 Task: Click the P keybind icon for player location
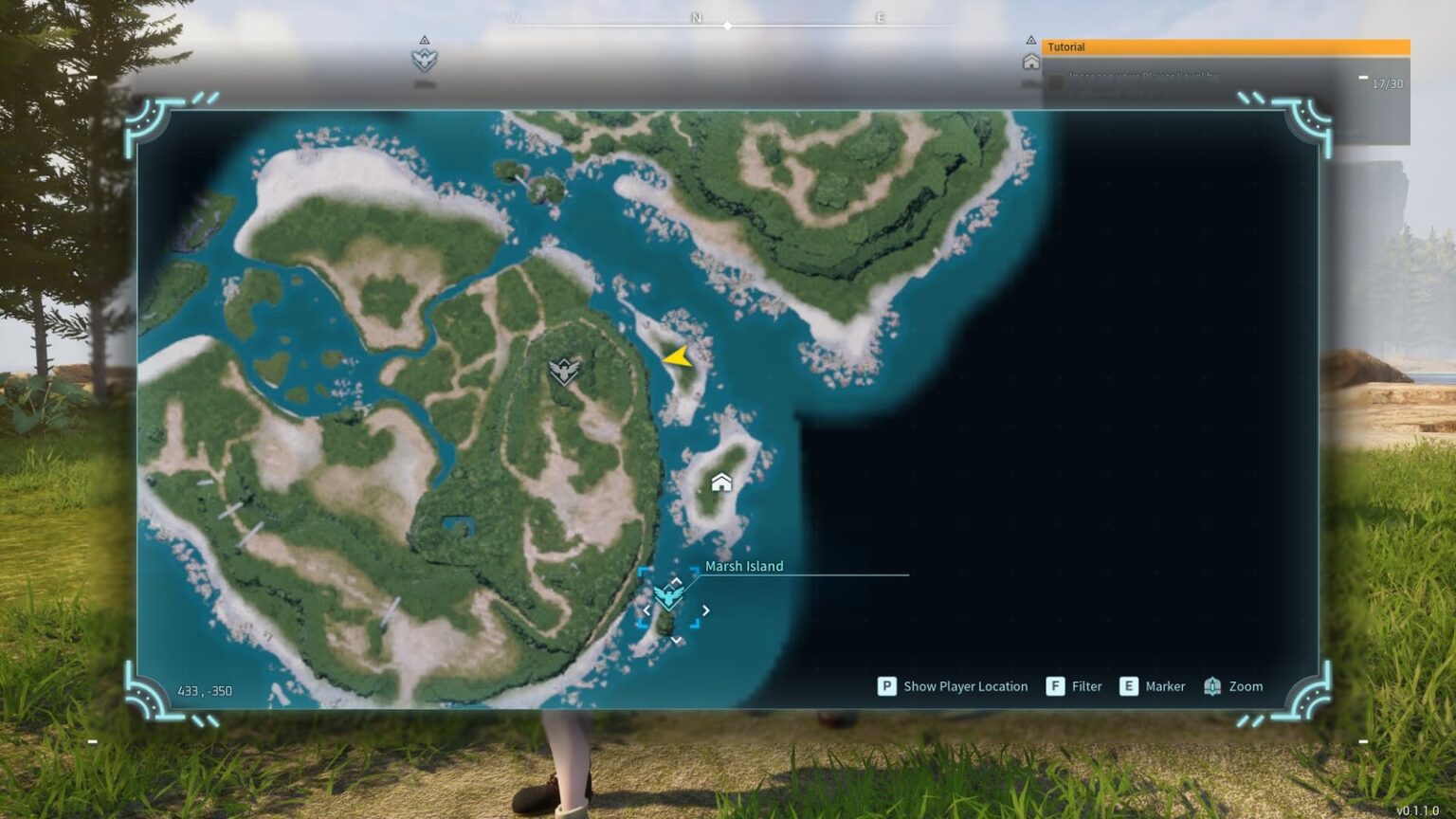point(886,685)
